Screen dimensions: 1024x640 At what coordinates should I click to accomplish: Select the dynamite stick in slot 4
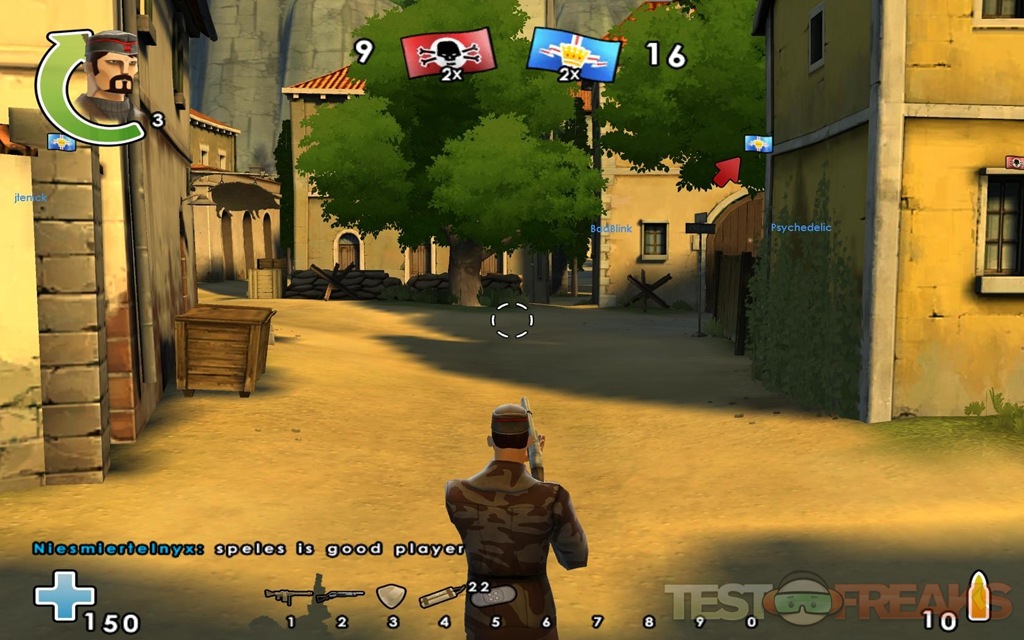(x=441, y=597)
